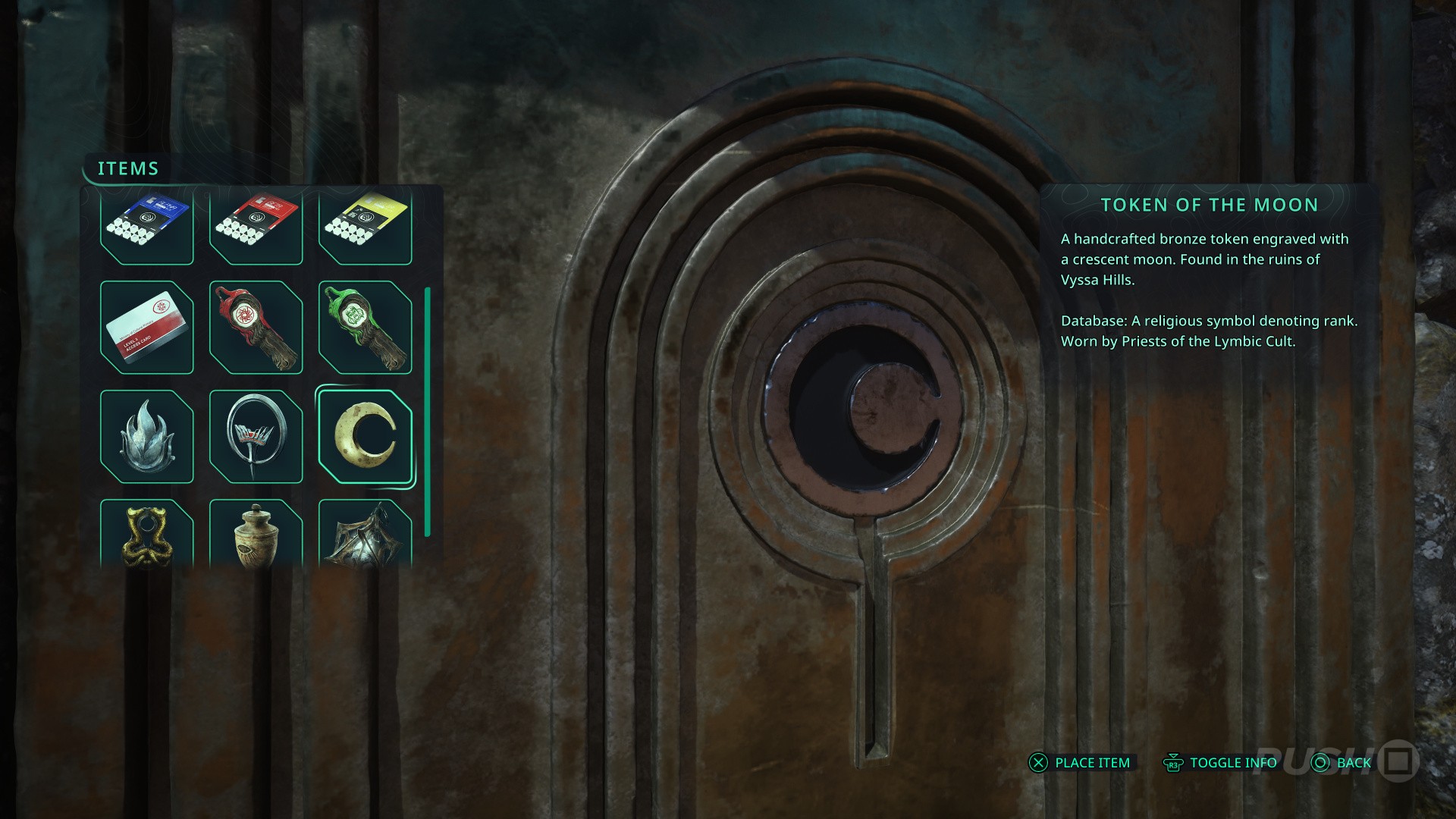Viewport: 1456px width, 819px height.
Task: Select the blue keycard slot
Action: 146,226
